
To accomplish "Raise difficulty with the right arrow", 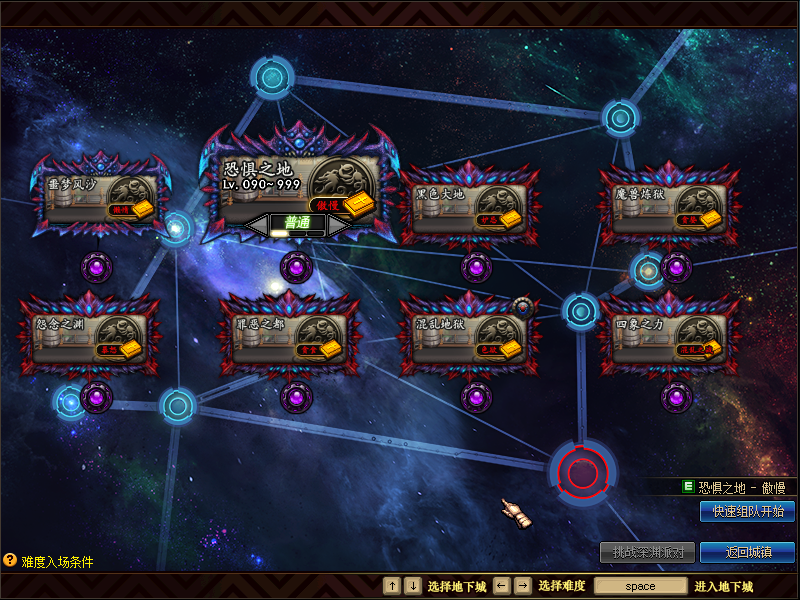I will (x=338, y=225).
